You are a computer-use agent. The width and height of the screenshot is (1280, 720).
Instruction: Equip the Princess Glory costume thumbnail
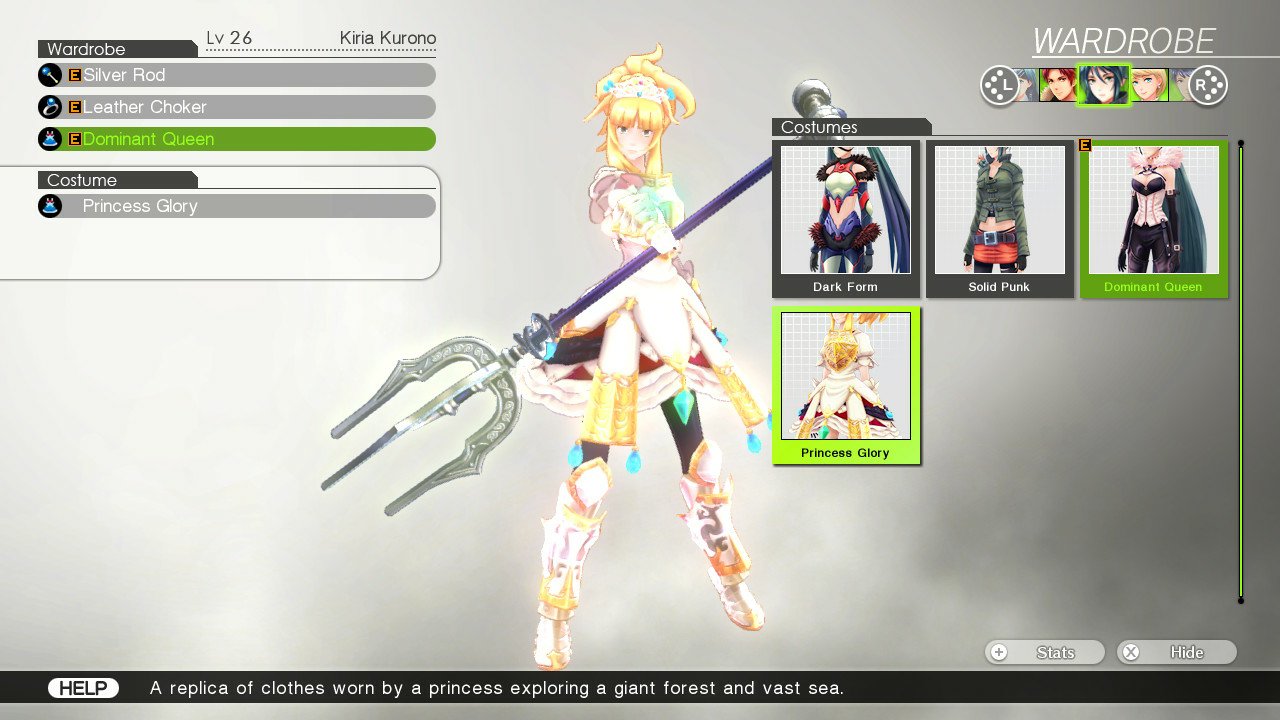tap(845, 385)
